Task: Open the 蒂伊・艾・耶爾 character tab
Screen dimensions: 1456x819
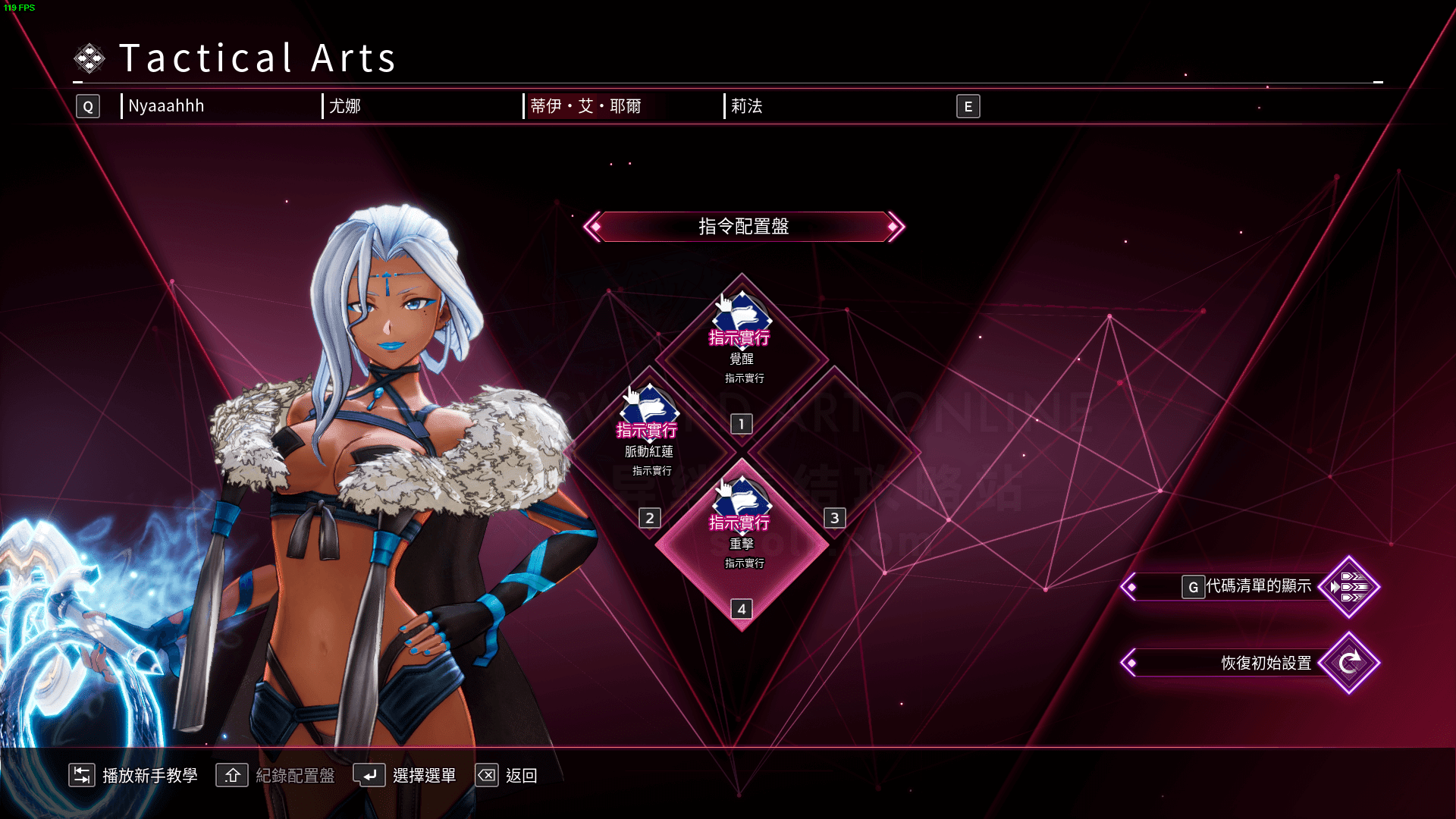Action: pos(585,106)
